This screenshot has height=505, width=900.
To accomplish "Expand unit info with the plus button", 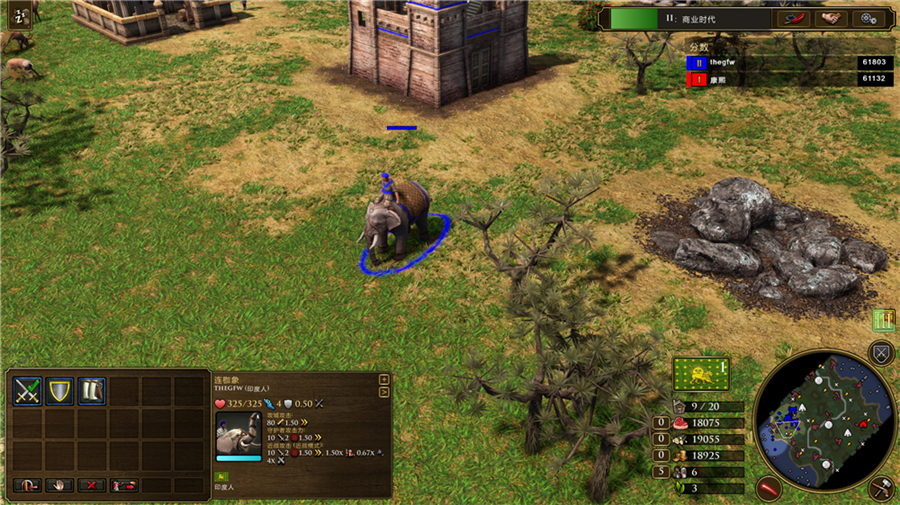I will pyautogui.click(x=384, y=380).
